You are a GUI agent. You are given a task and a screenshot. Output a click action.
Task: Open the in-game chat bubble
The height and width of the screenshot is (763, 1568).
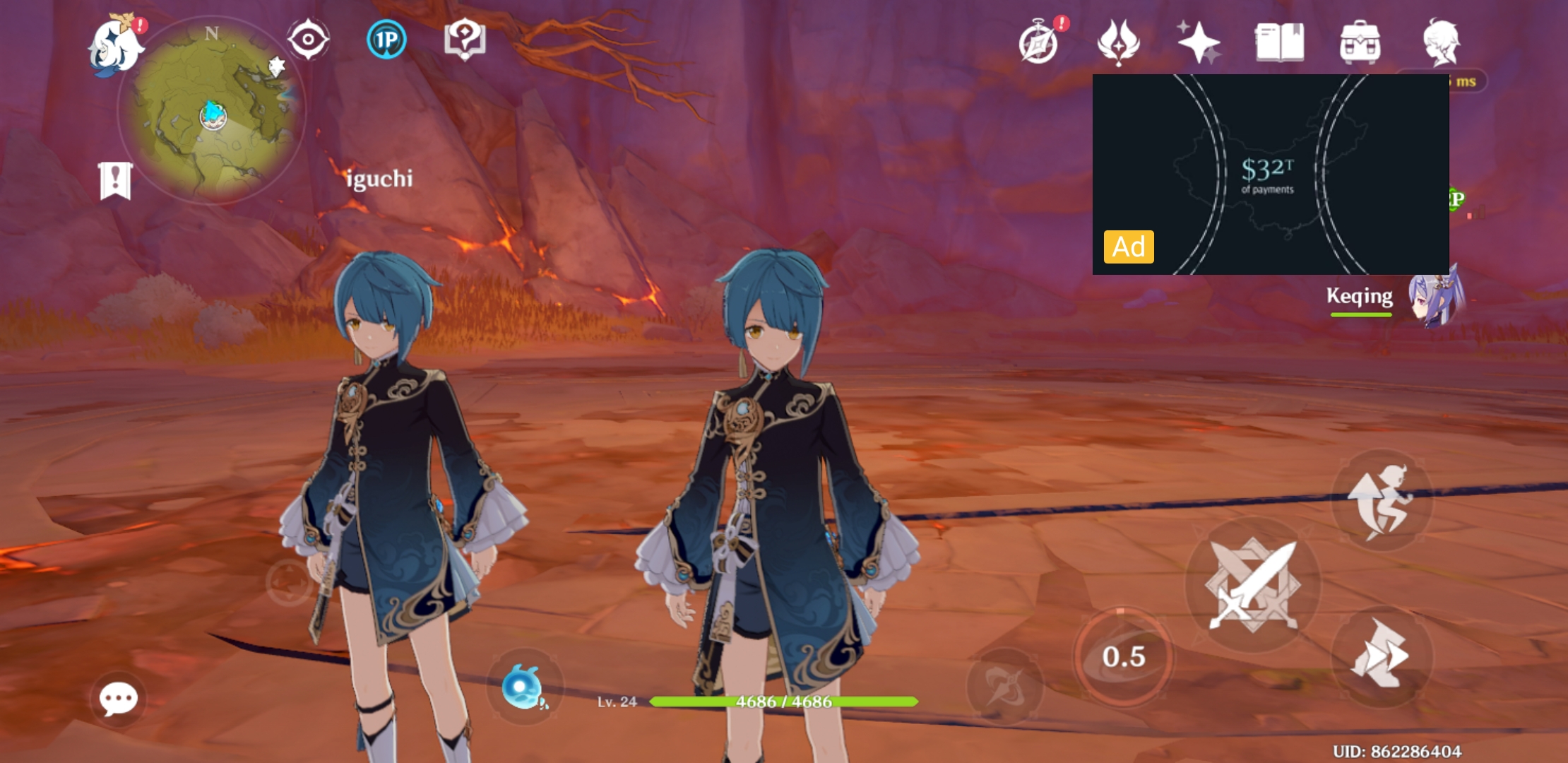pos(120,698)
